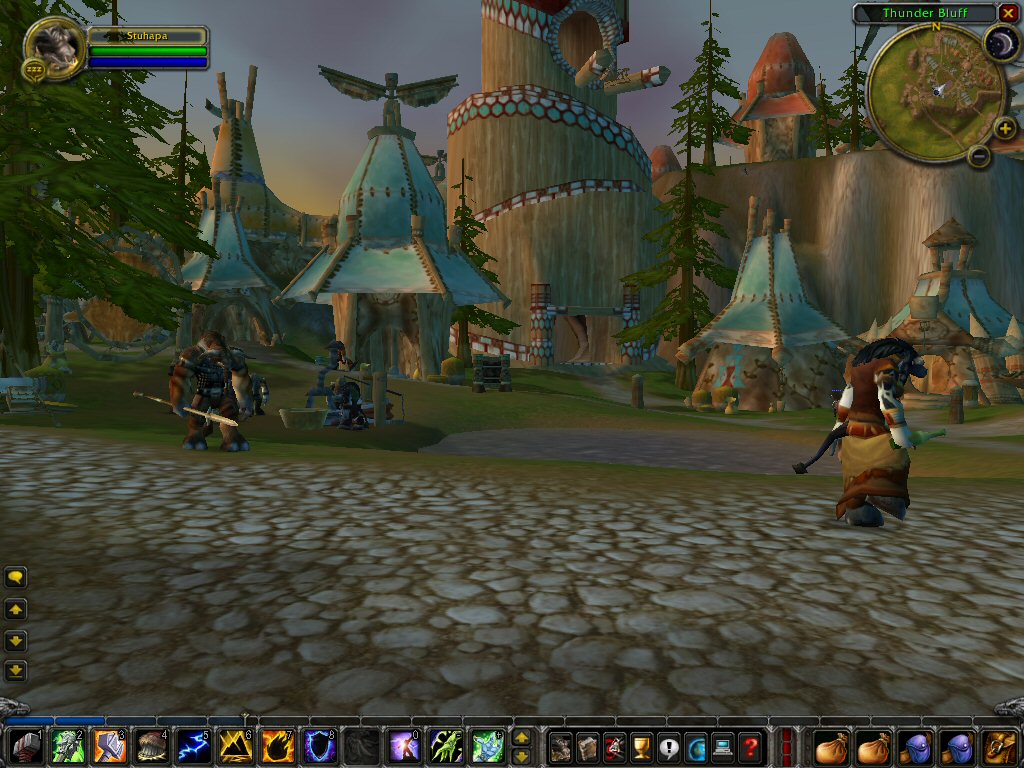The width and height of the screenshot is (1024, 768).
Task: Open the red question mark help button
Action: tap(750, 747)
